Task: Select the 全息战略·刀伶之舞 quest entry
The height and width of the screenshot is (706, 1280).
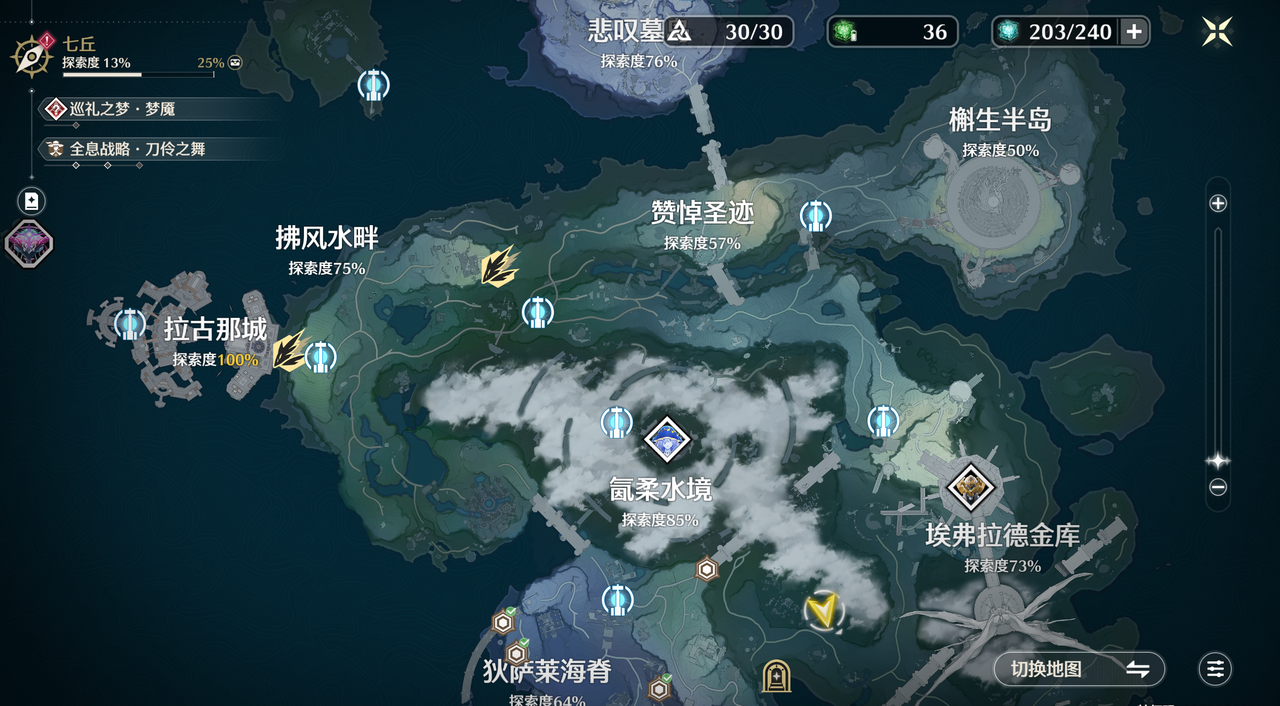Action: [x=136, y=149]
